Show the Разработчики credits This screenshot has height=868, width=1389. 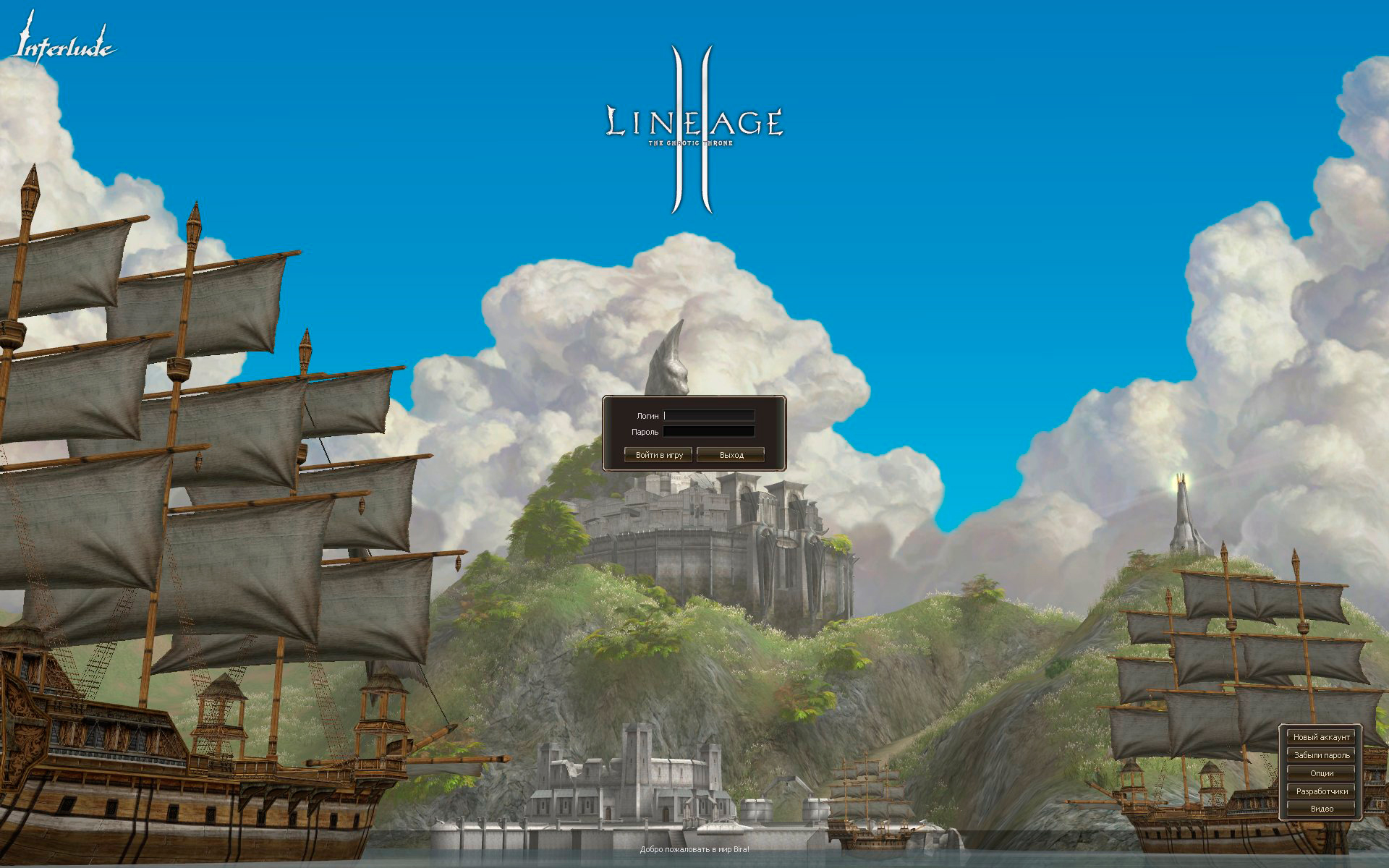pyautogui.click(x=1321, y=791)
